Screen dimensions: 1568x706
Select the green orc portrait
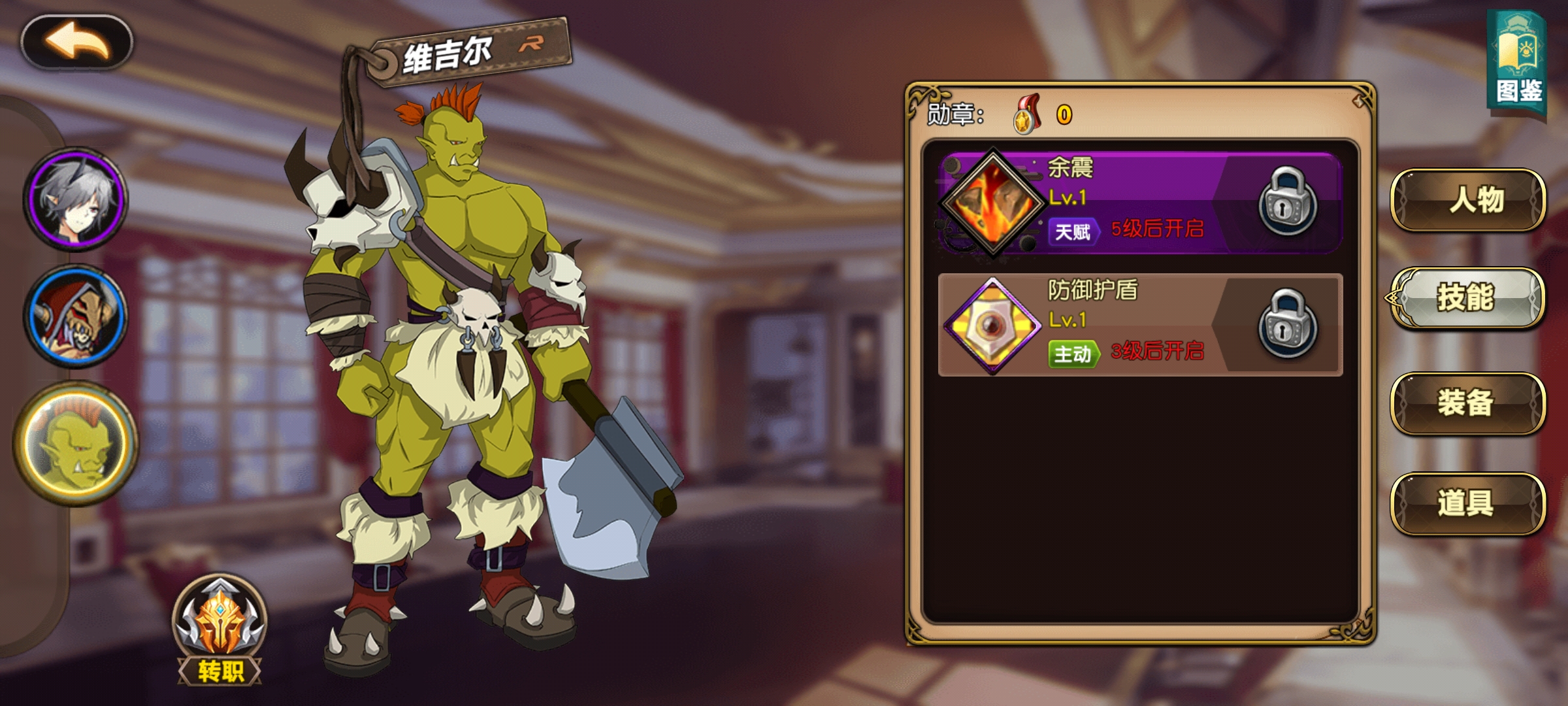(x=76, y=443)
